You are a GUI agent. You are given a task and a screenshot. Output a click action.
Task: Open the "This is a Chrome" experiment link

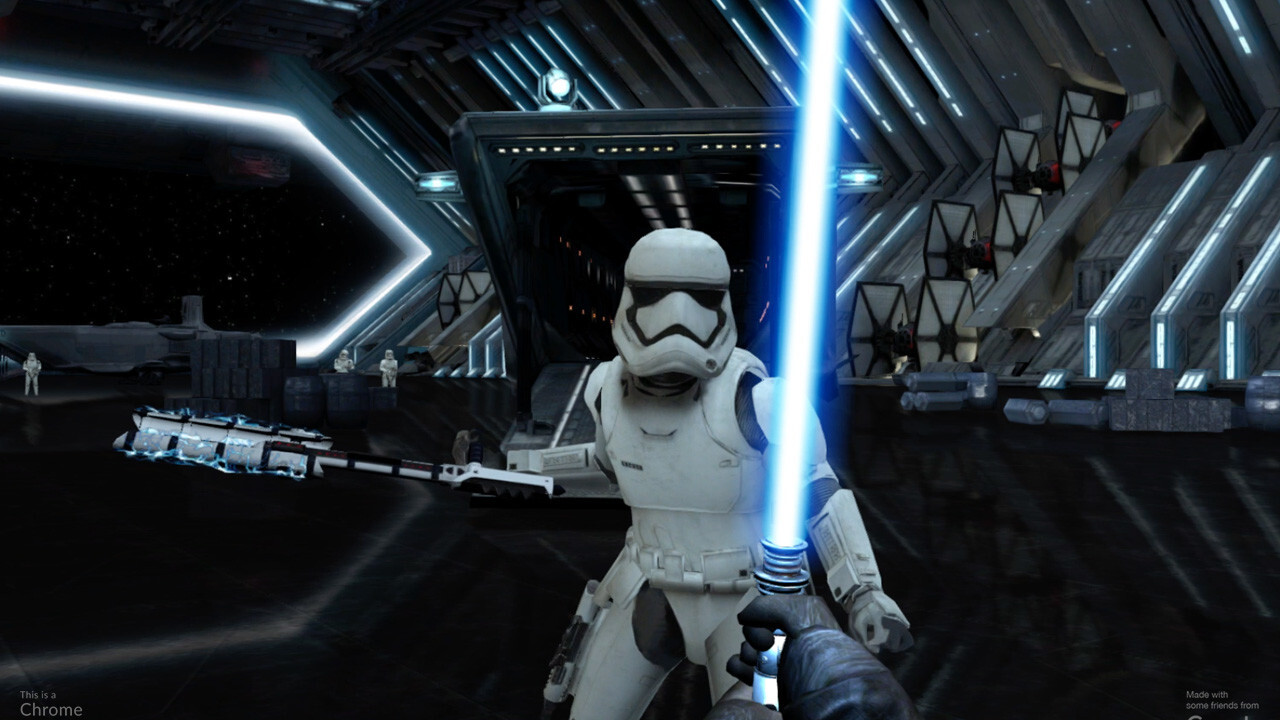tap(50, 704)
